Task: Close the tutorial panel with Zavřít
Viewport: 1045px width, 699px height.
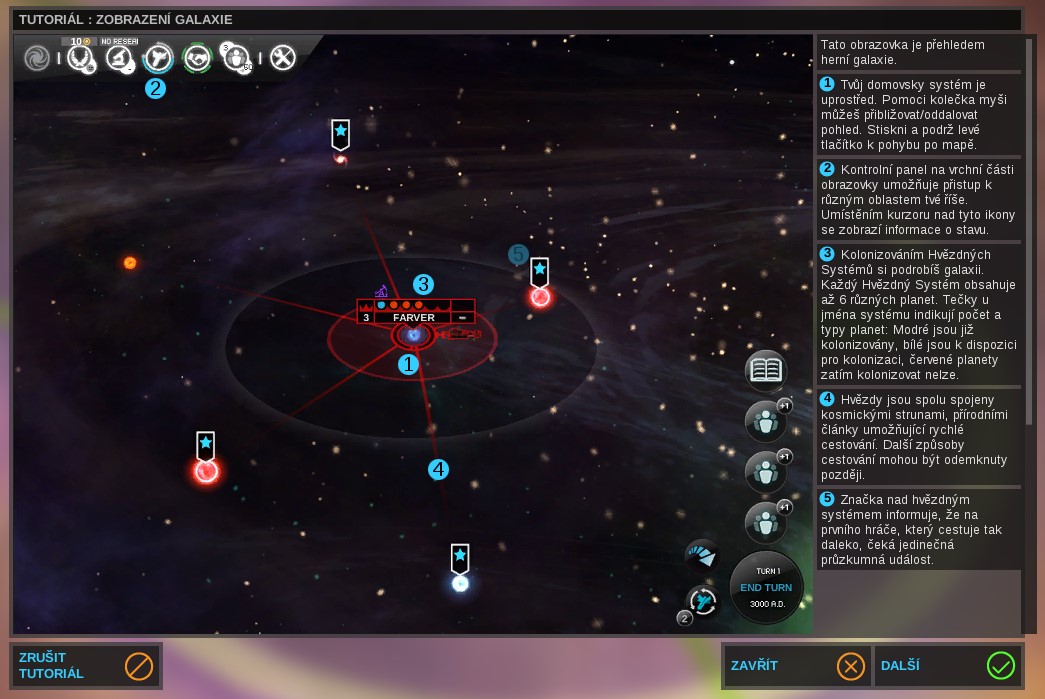Action: pyautogui.click(x=795, y=665)
